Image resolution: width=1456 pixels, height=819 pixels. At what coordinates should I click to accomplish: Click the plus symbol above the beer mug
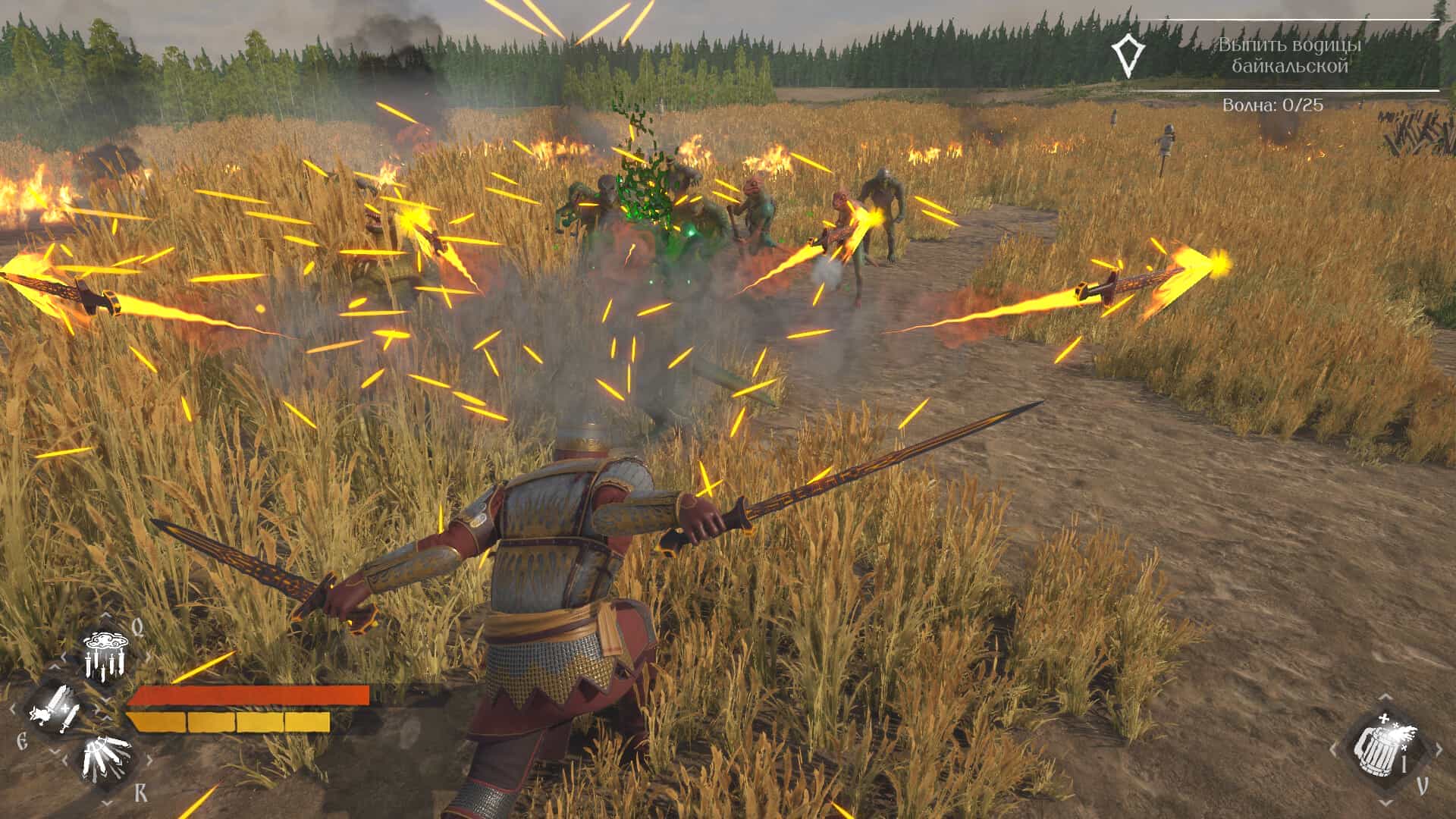(1385, 717)
